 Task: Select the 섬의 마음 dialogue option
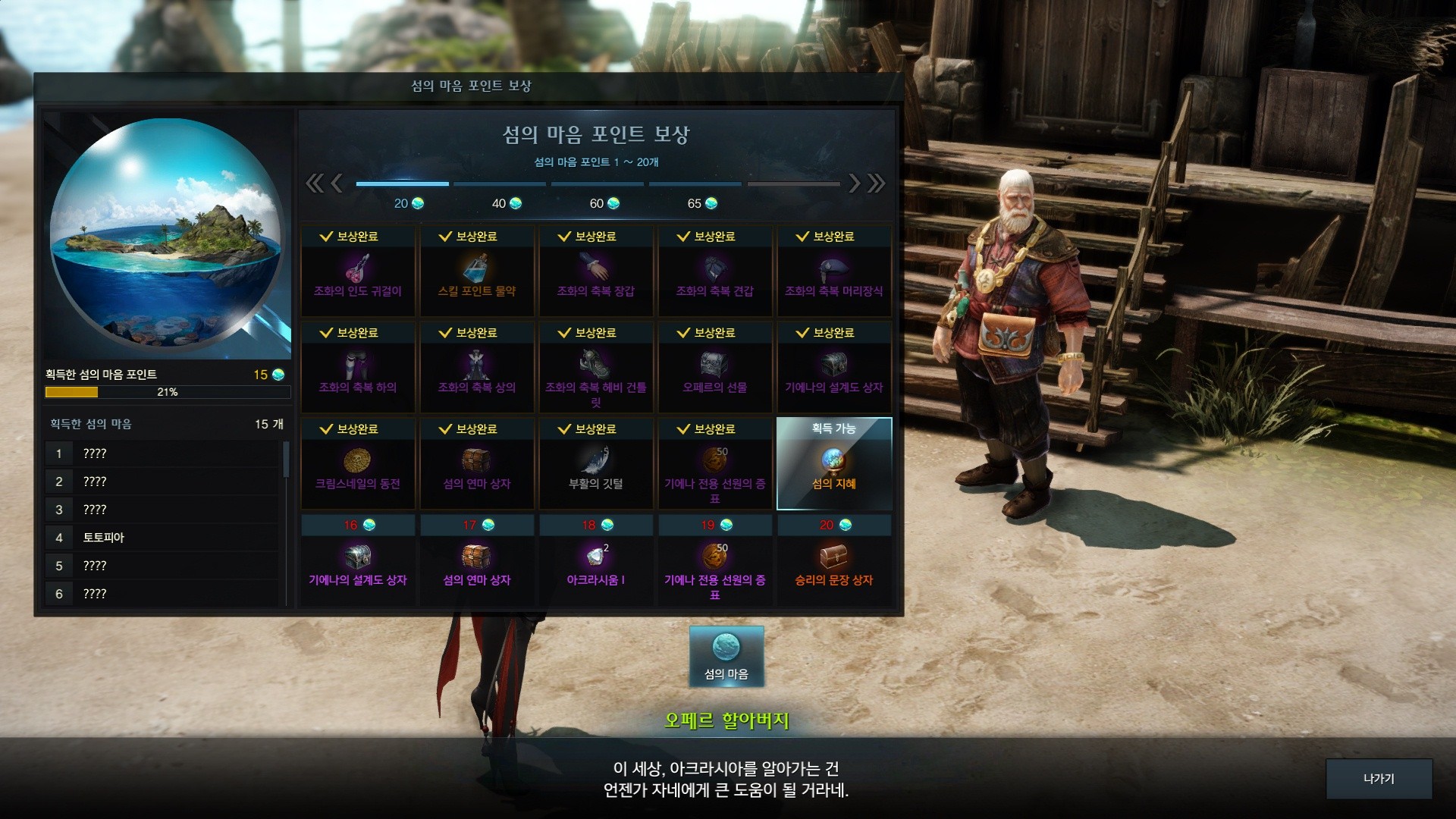(726, 657)
